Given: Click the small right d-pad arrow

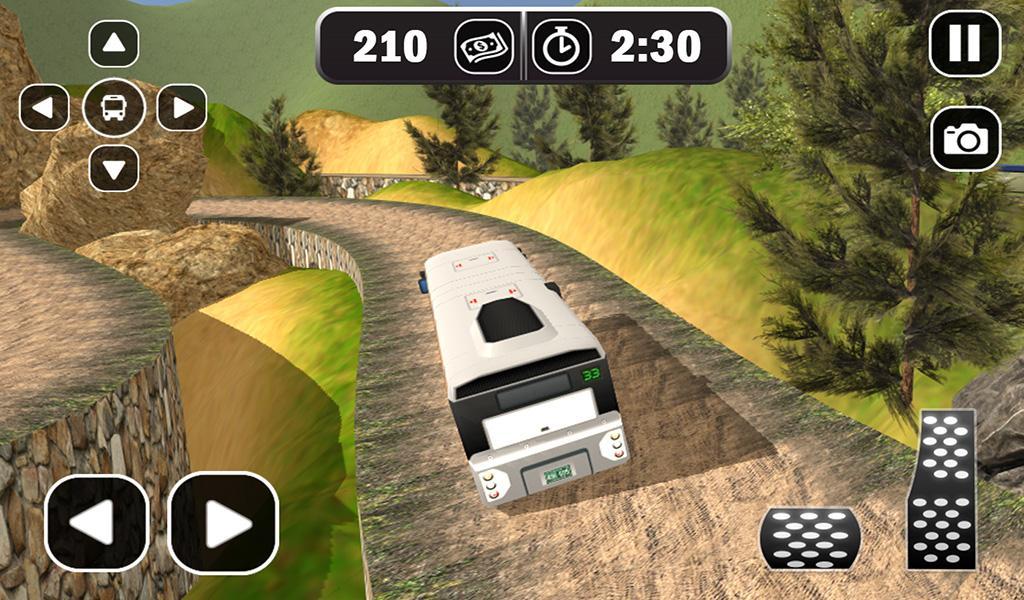Looking at the screenshot, I should [x=182, y=107].
